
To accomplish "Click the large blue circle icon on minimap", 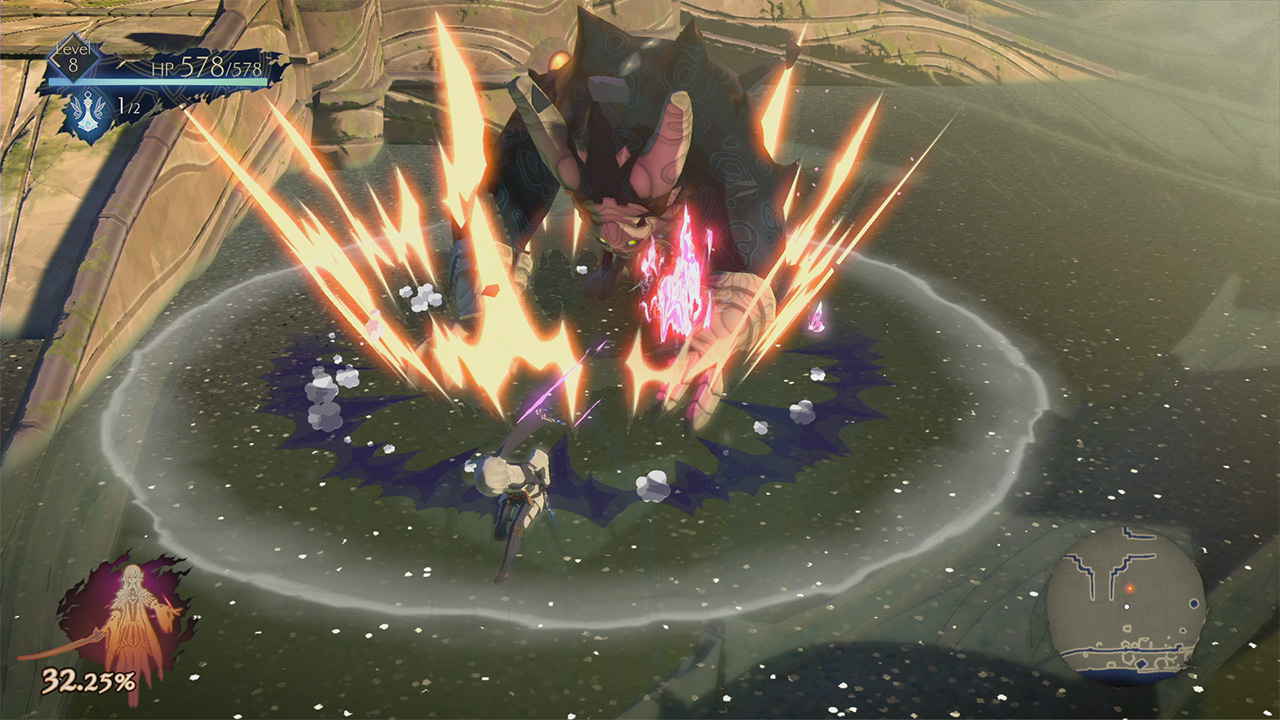I will [x=1194, y=602].
